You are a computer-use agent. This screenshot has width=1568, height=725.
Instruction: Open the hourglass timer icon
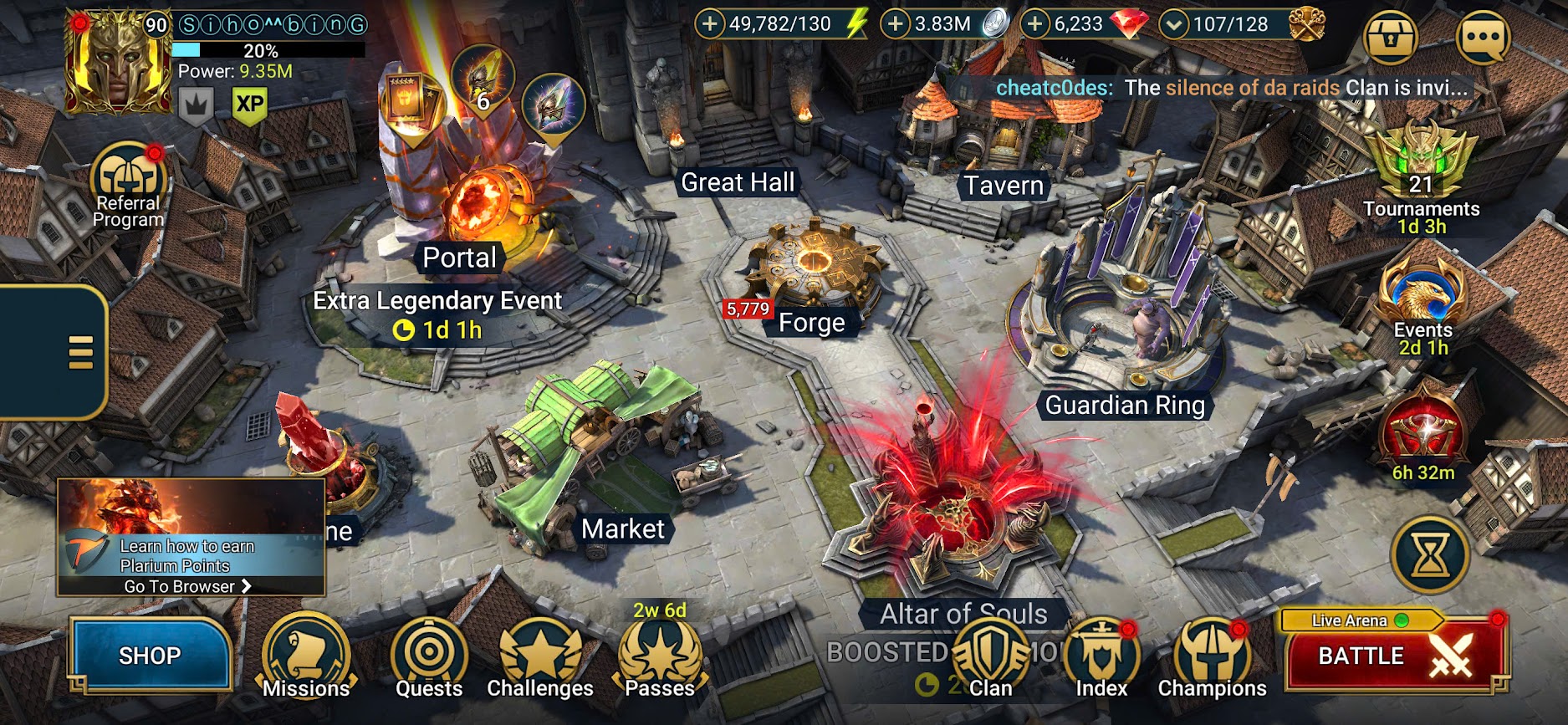click(x=1431, y=554)
